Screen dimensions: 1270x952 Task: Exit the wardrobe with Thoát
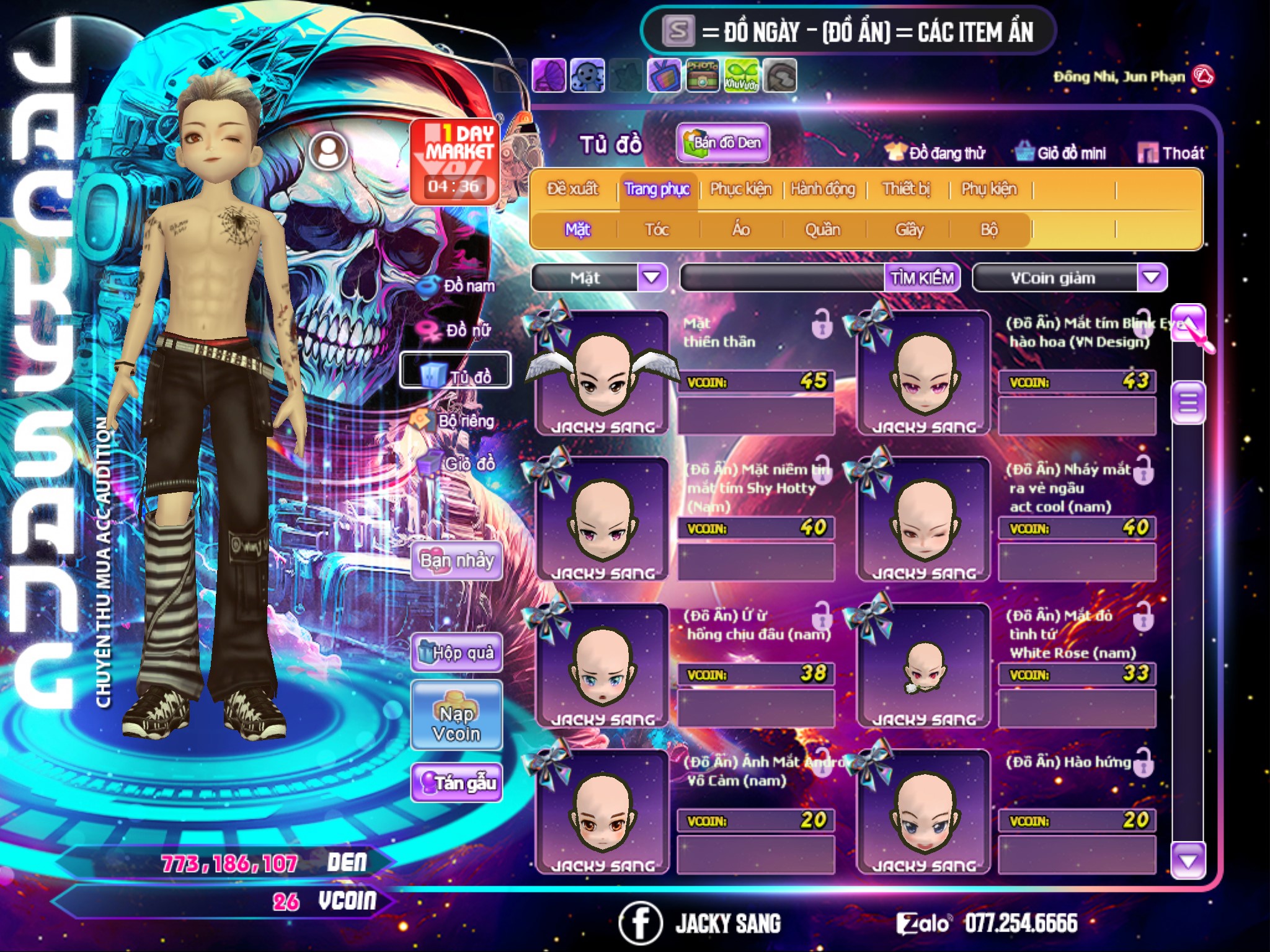1171,153
